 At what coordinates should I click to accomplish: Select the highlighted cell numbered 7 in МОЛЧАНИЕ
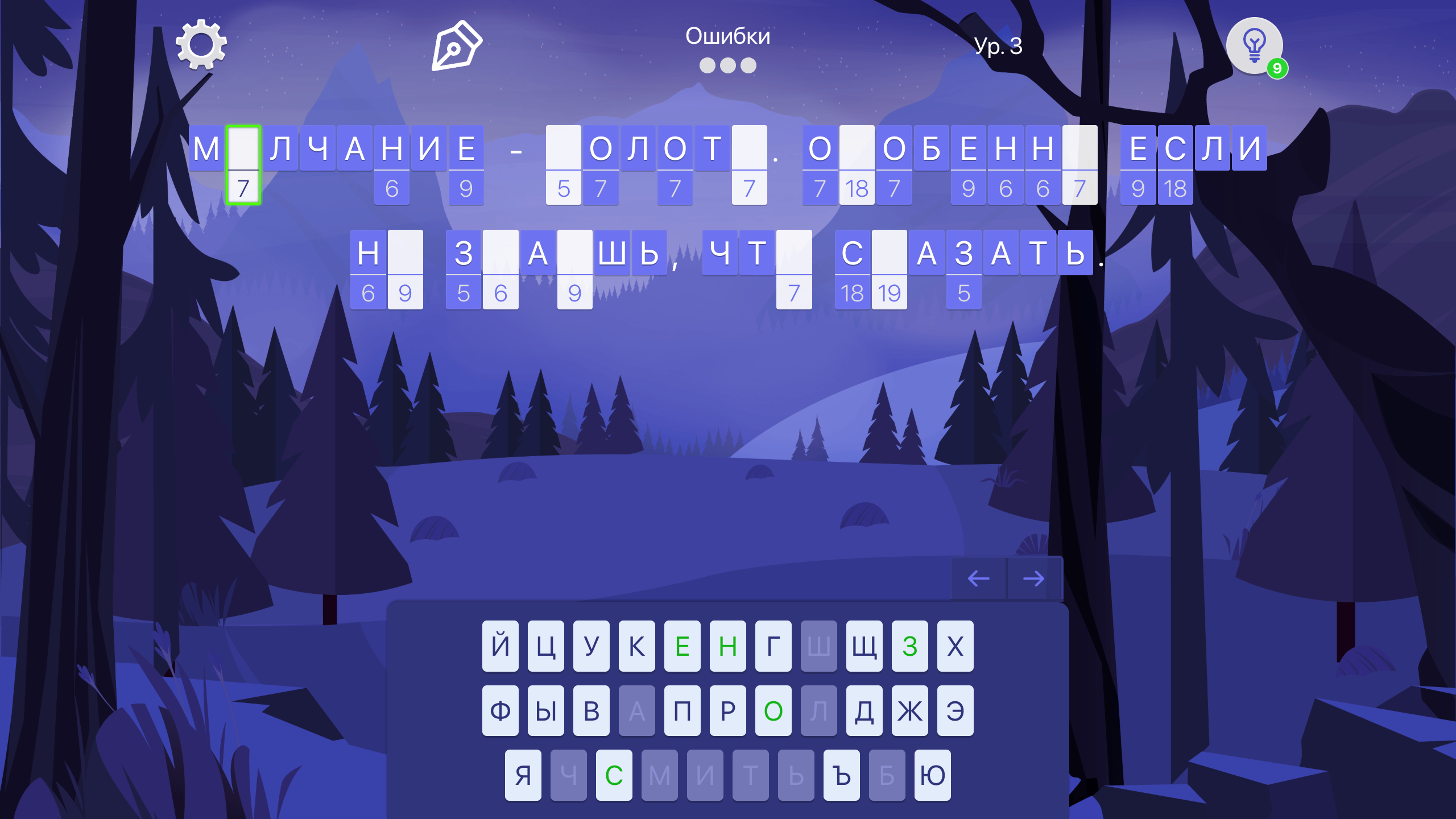pos(245,165)
